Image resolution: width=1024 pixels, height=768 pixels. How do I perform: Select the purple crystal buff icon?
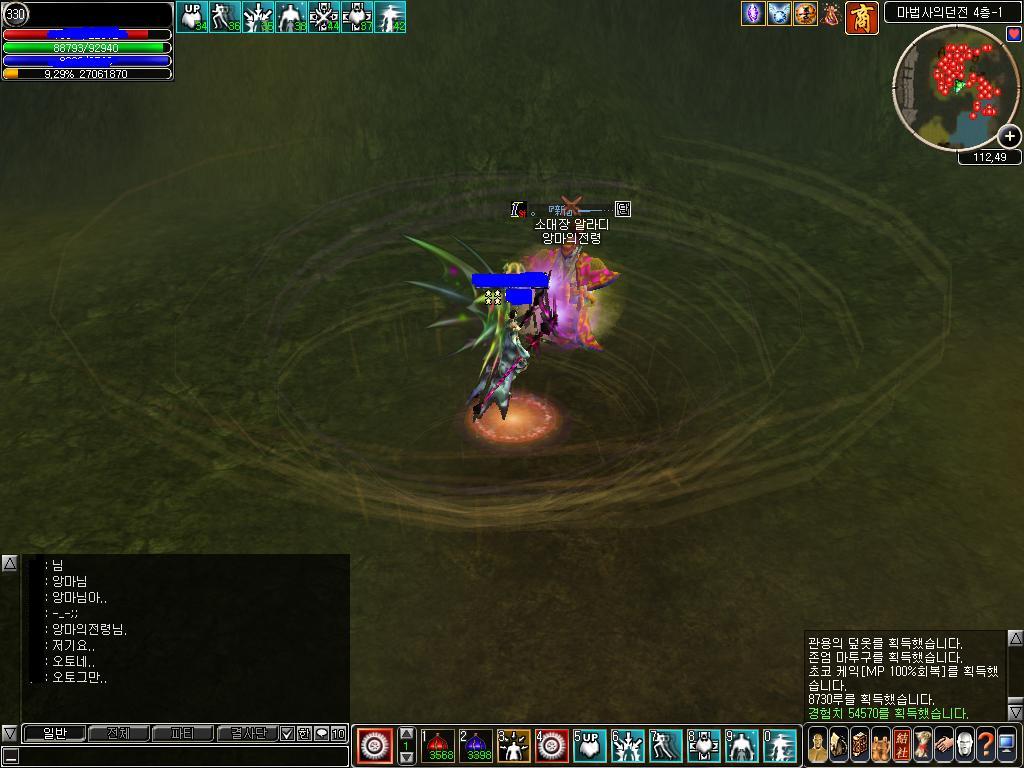click(752, 14)
